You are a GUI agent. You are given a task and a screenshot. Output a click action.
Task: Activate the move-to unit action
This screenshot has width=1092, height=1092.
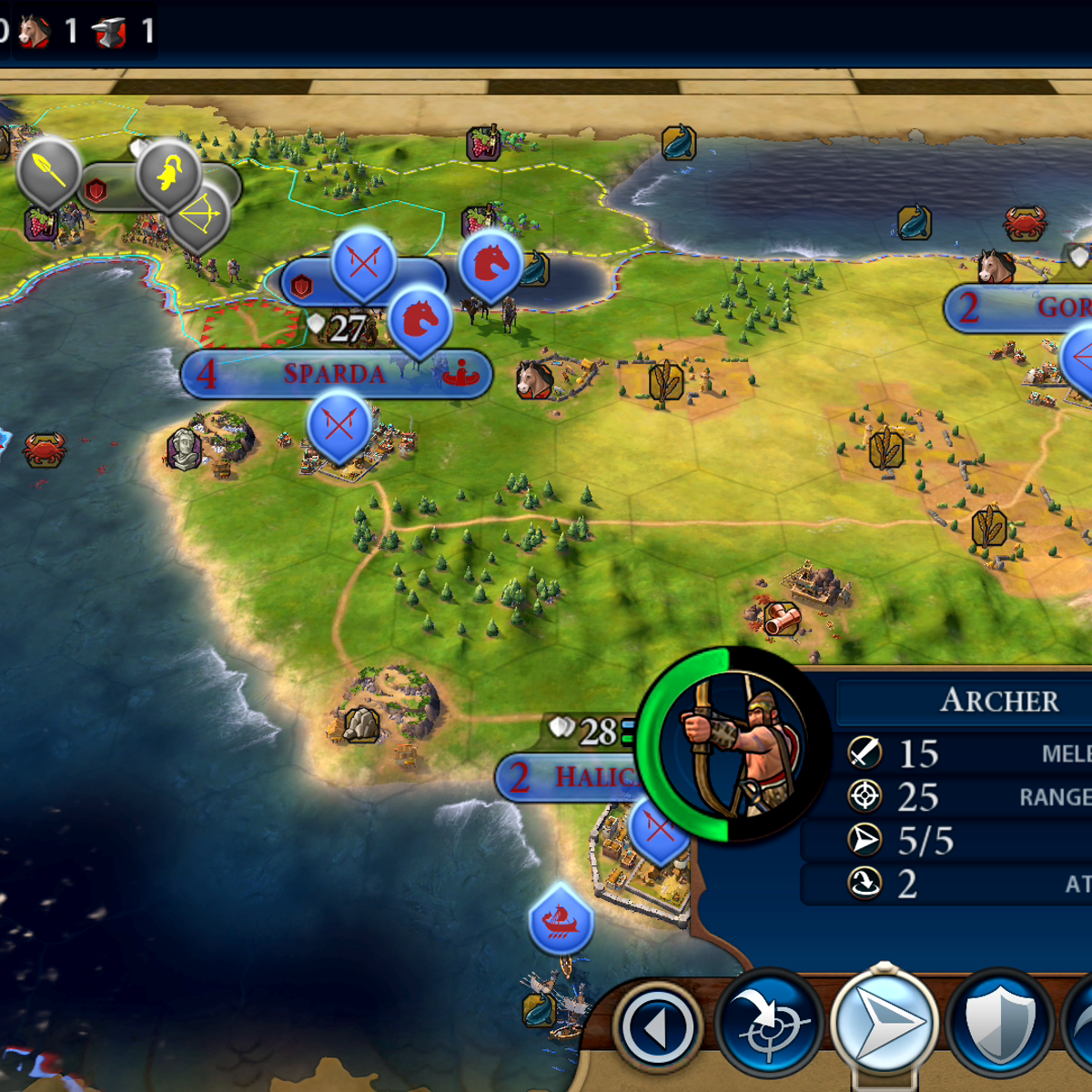[x=883, y=1023]
